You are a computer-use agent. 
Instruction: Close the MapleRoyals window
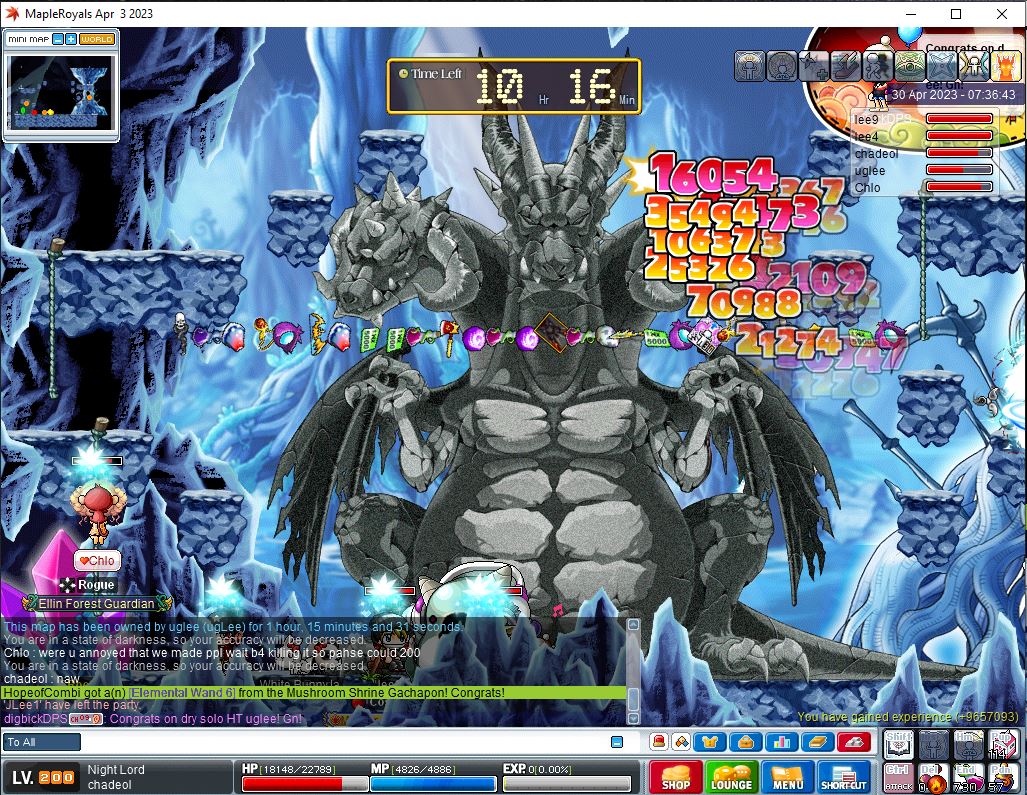pos(1002,14)
